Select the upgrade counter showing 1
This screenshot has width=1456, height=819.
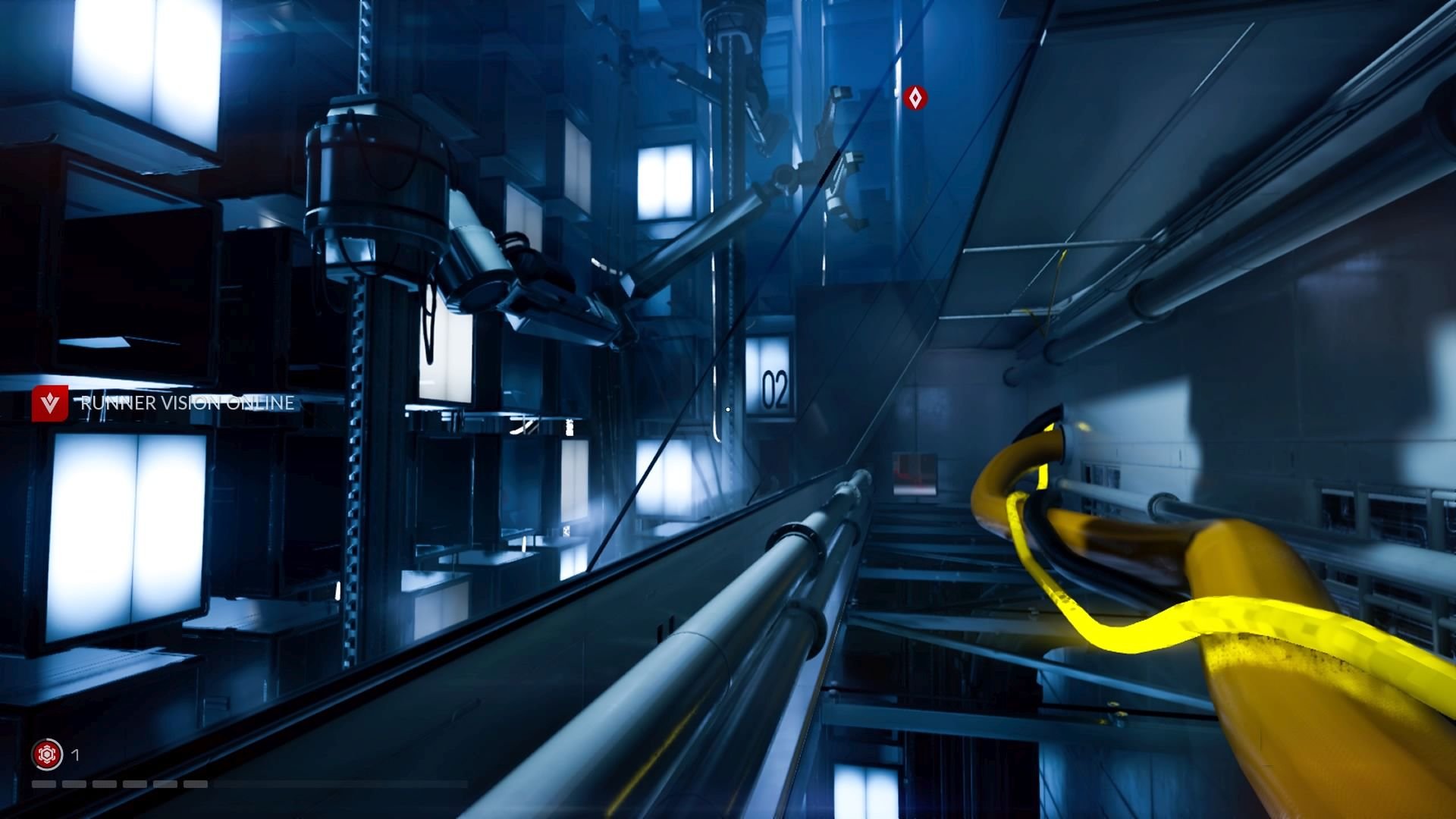[75, 755]
